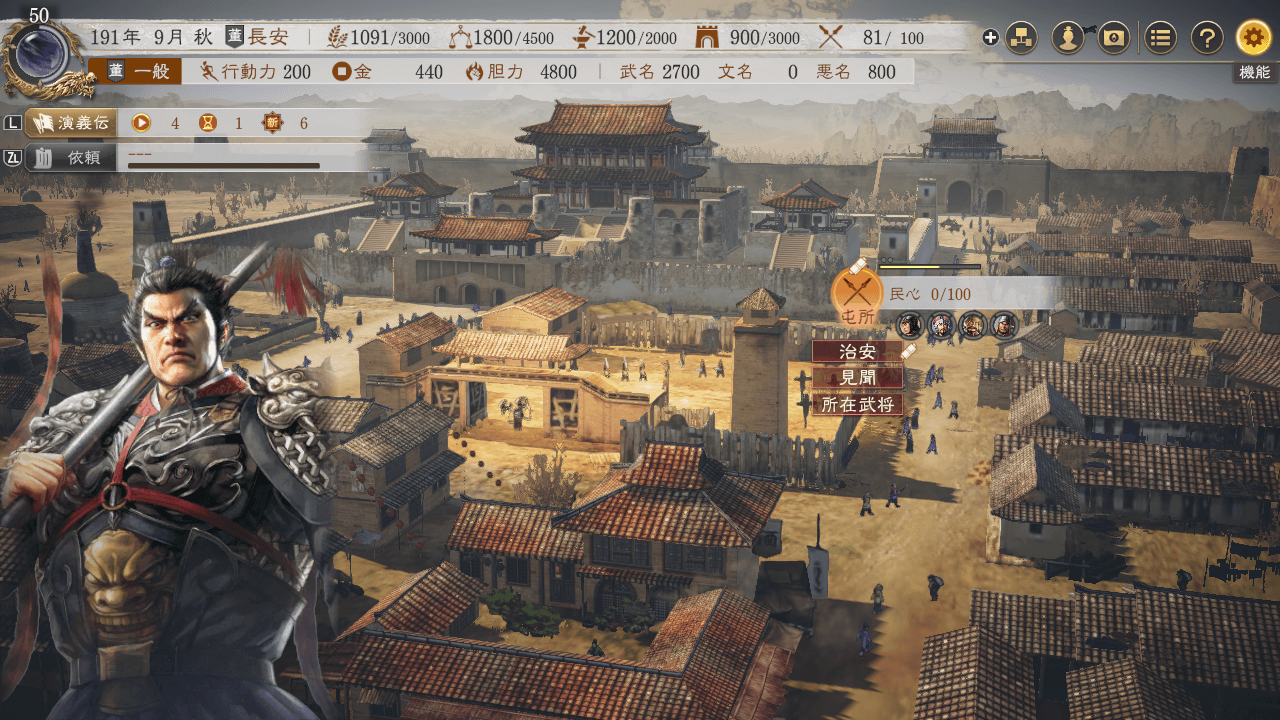Choose the 見聞 command
Image resolution: width=1280 pixels, height=720 pixels.
click(858, 378)
